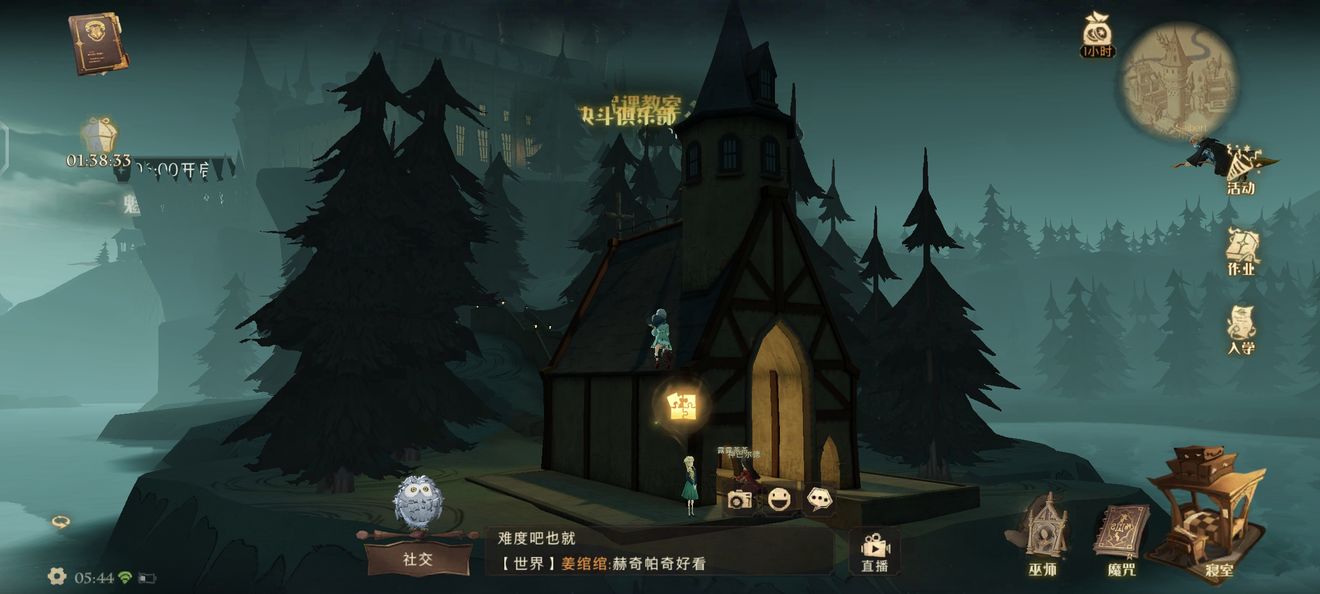Click the world chat message box
The image size is (1320, 594).
point(660,551)
